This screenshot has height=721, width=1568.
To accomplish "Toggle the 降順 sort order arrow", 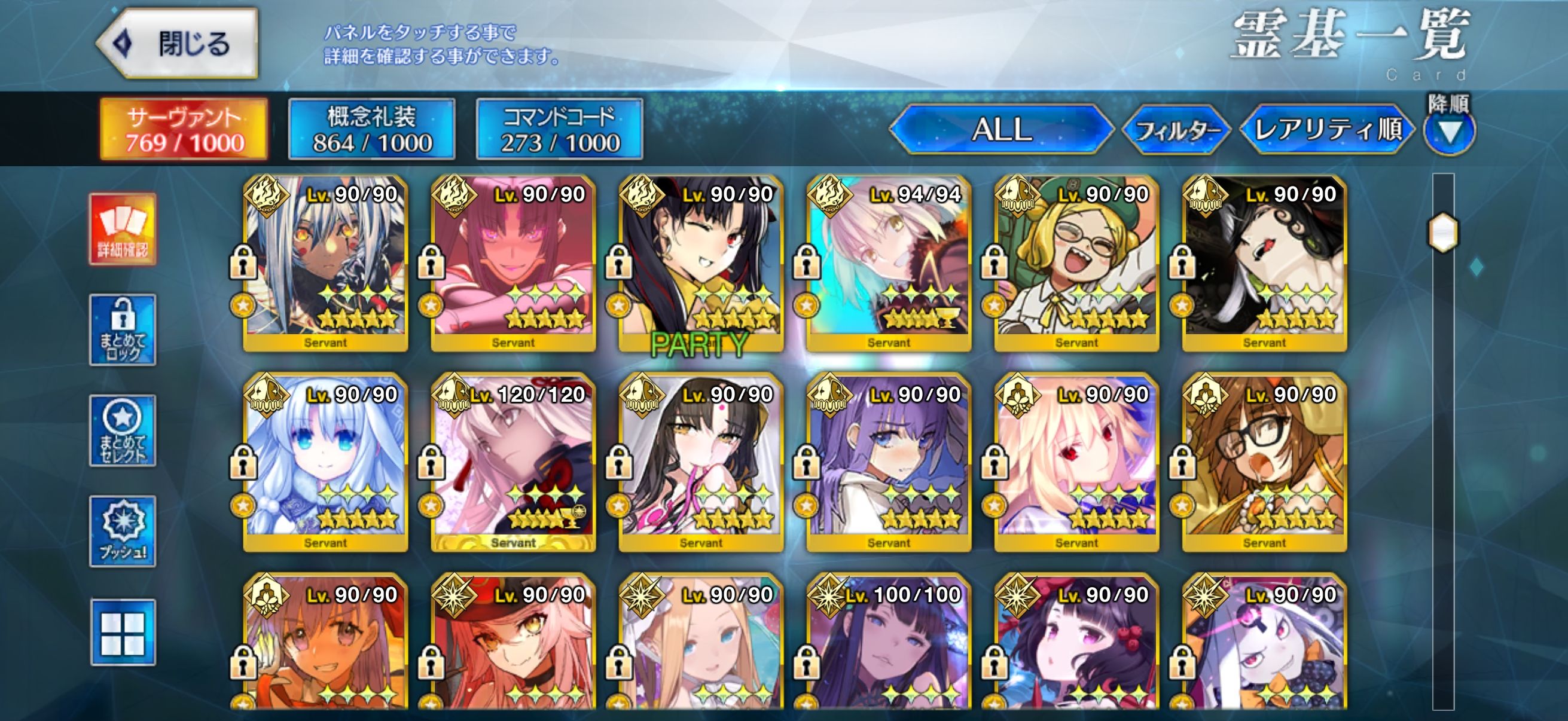I will pyautogui.click(x=1448, y=132).
